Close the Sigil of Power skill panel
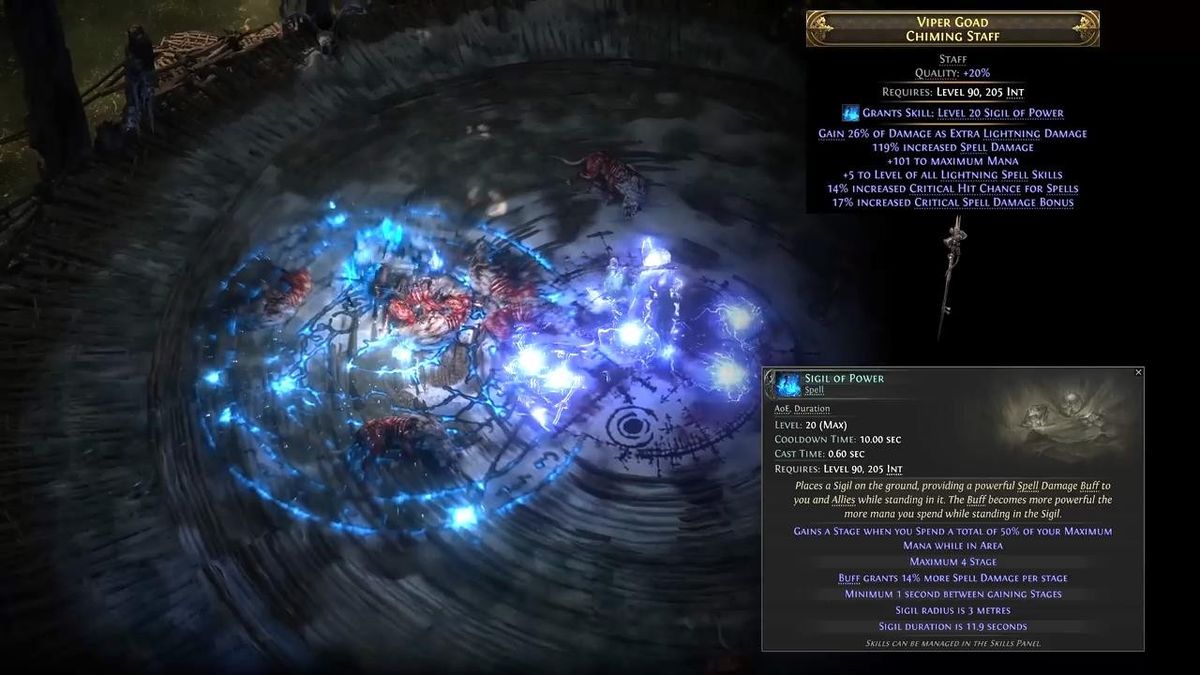1200x675 pixels. (x=1138, y=372)
